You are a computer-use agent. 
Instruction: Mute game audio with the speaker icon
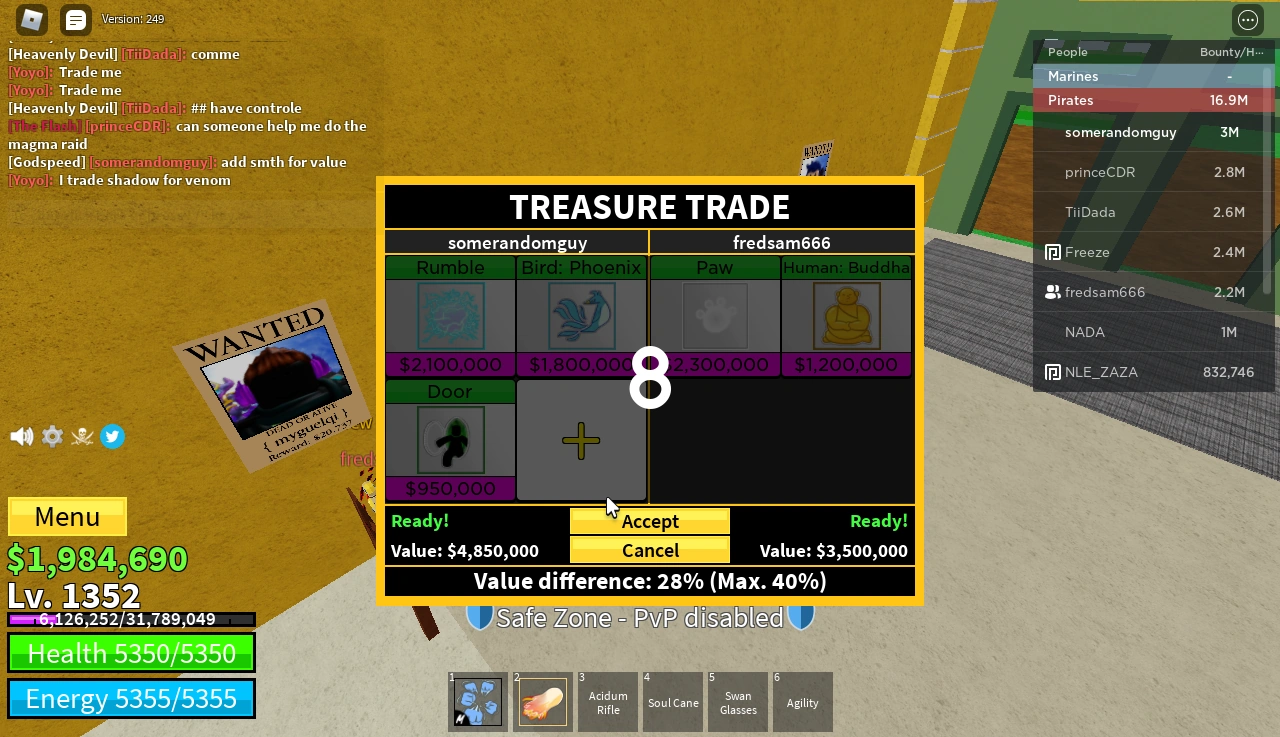pos(21,436)
